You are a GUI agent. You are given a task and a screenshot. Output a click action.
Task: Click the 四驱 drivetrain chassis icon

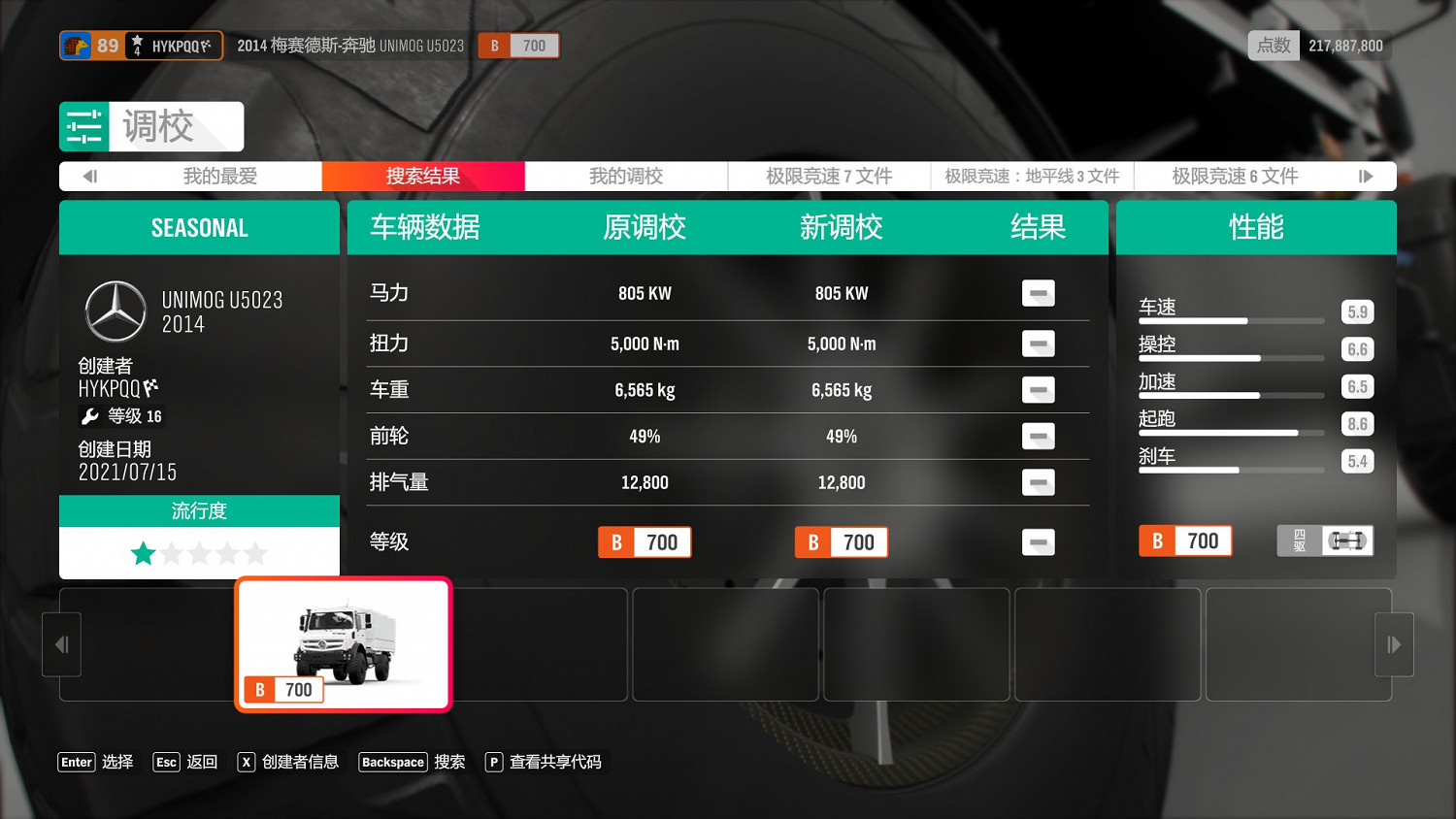1346,541
